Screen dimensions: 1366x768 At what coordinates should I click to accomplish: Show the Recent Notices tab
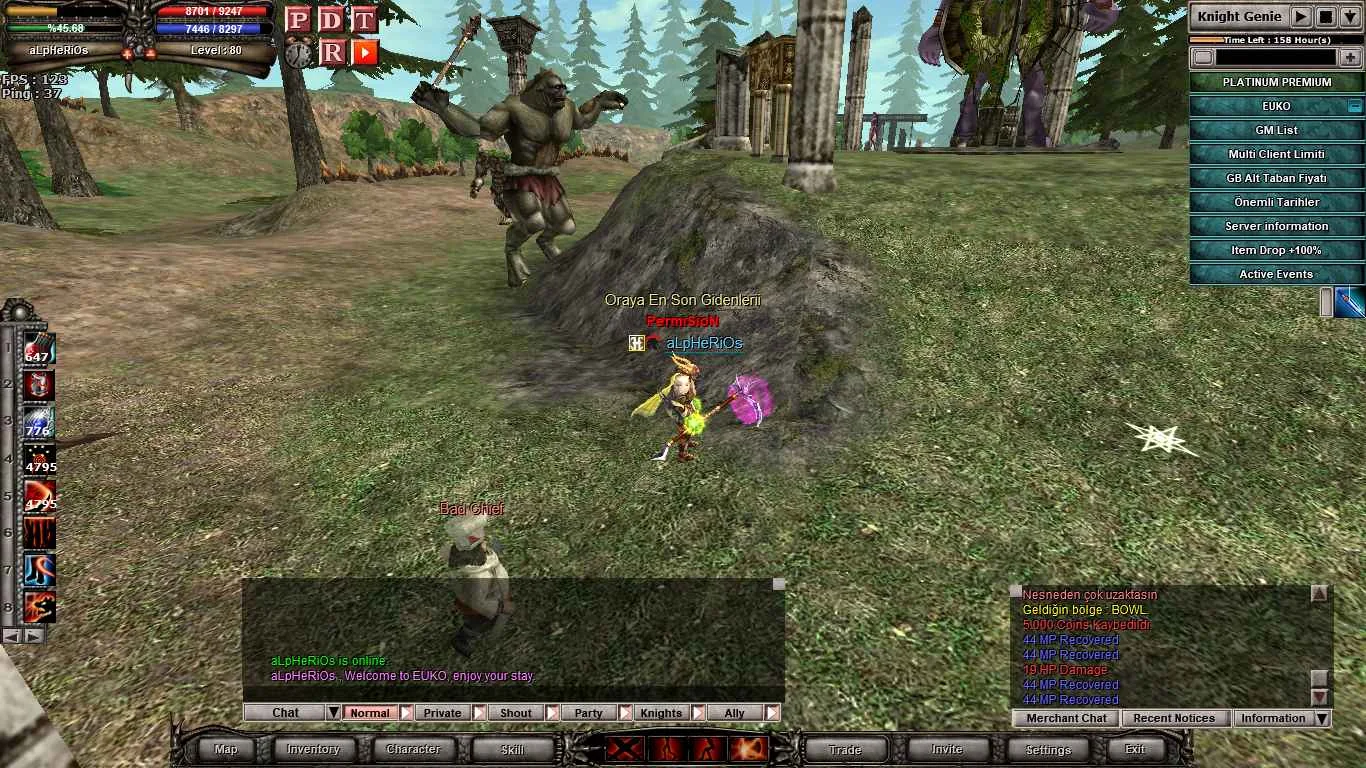pyautogui.click(x=1174, y=718)
